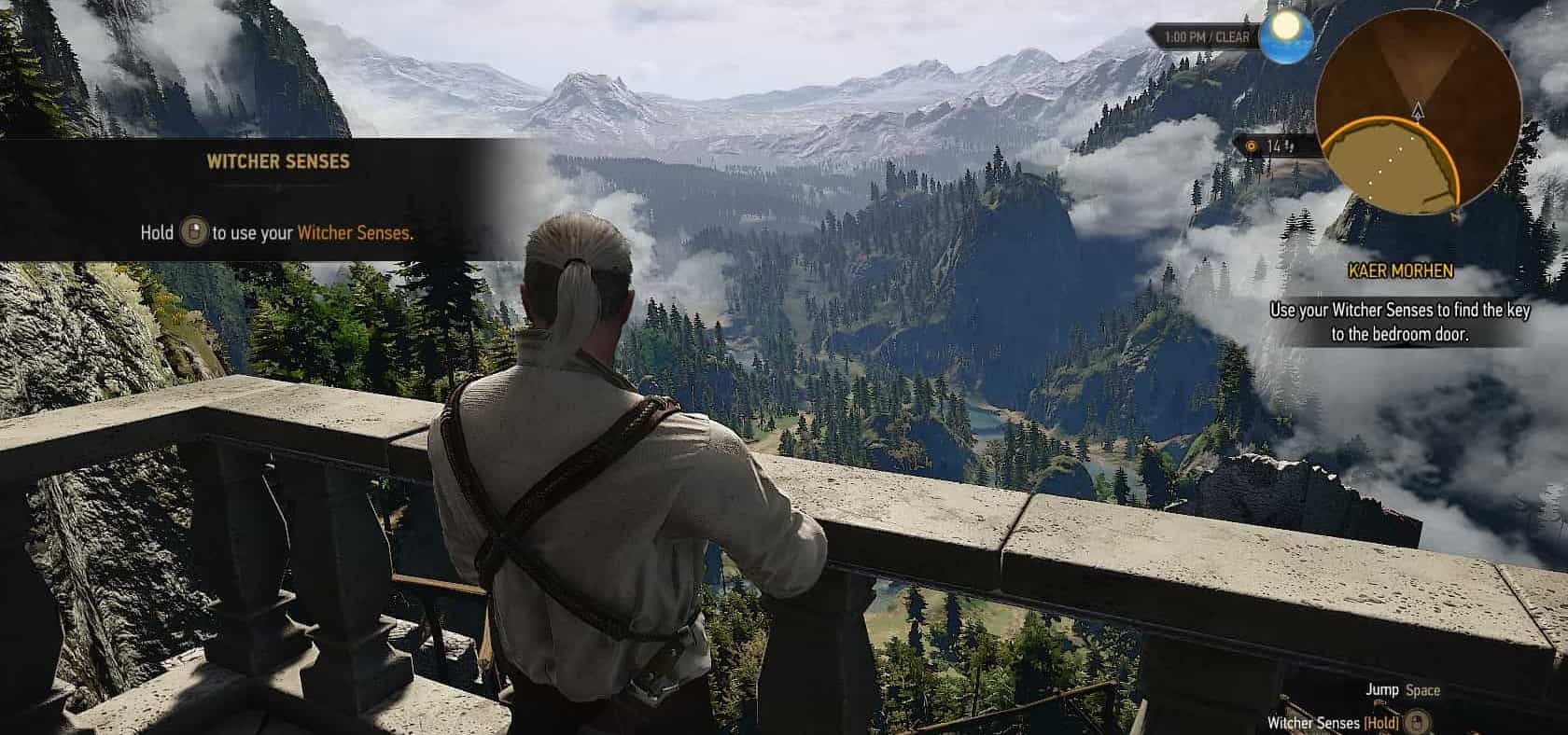Click the sun and sky weather icon
The image size is (1568, 735).
point(1286,36)
